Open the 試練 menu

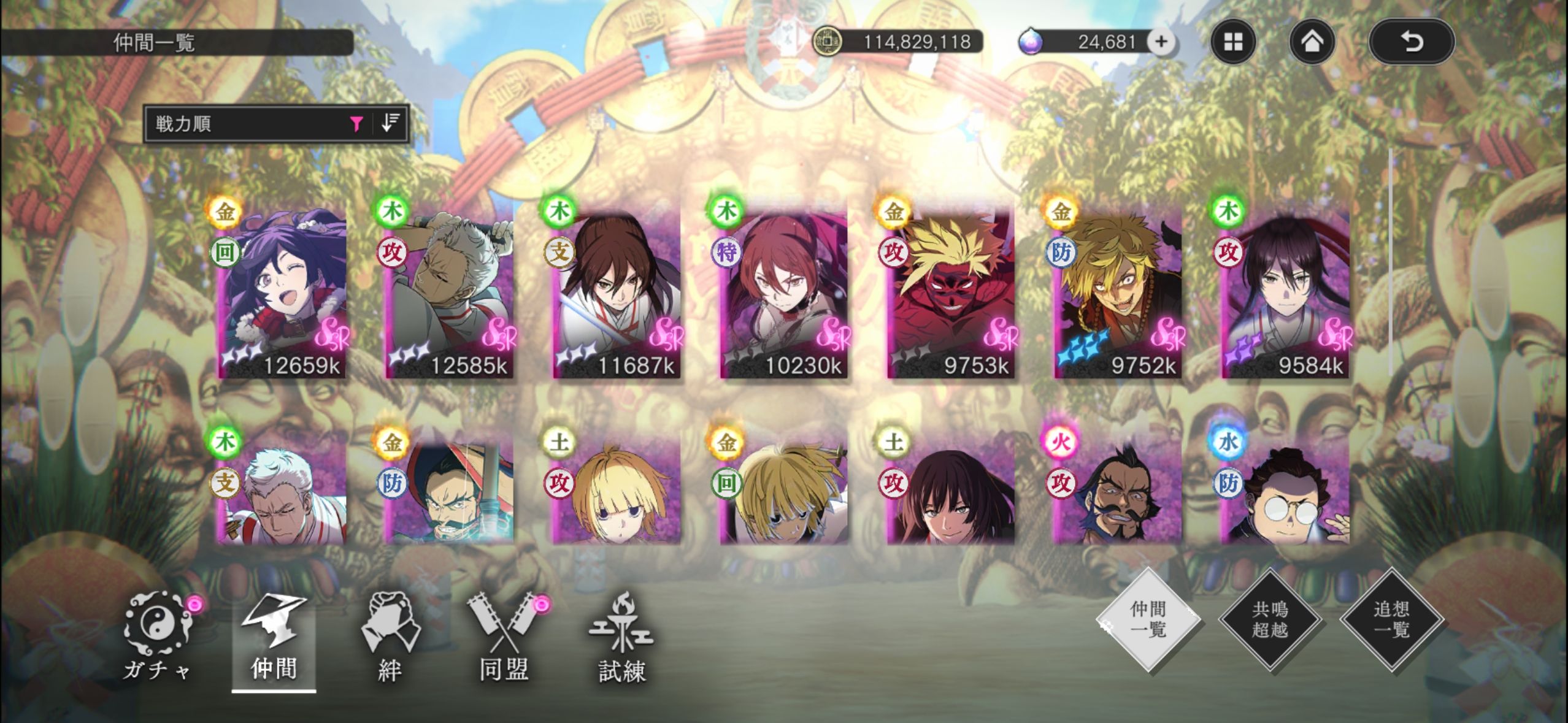pyautogui.click(x=622, y=638)
